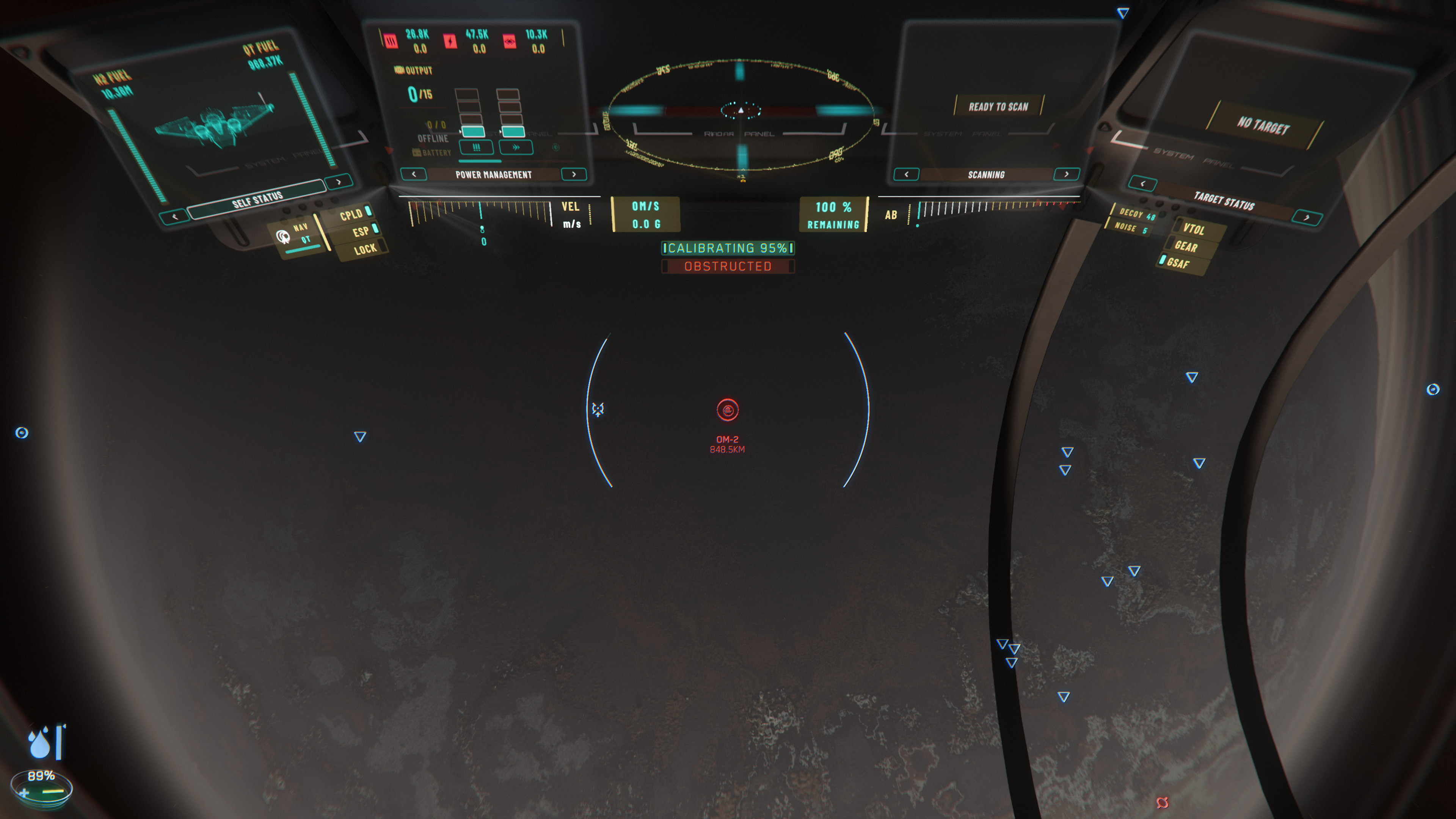
Task: Toggle the thrusters chevron power button
Action: 516,147
